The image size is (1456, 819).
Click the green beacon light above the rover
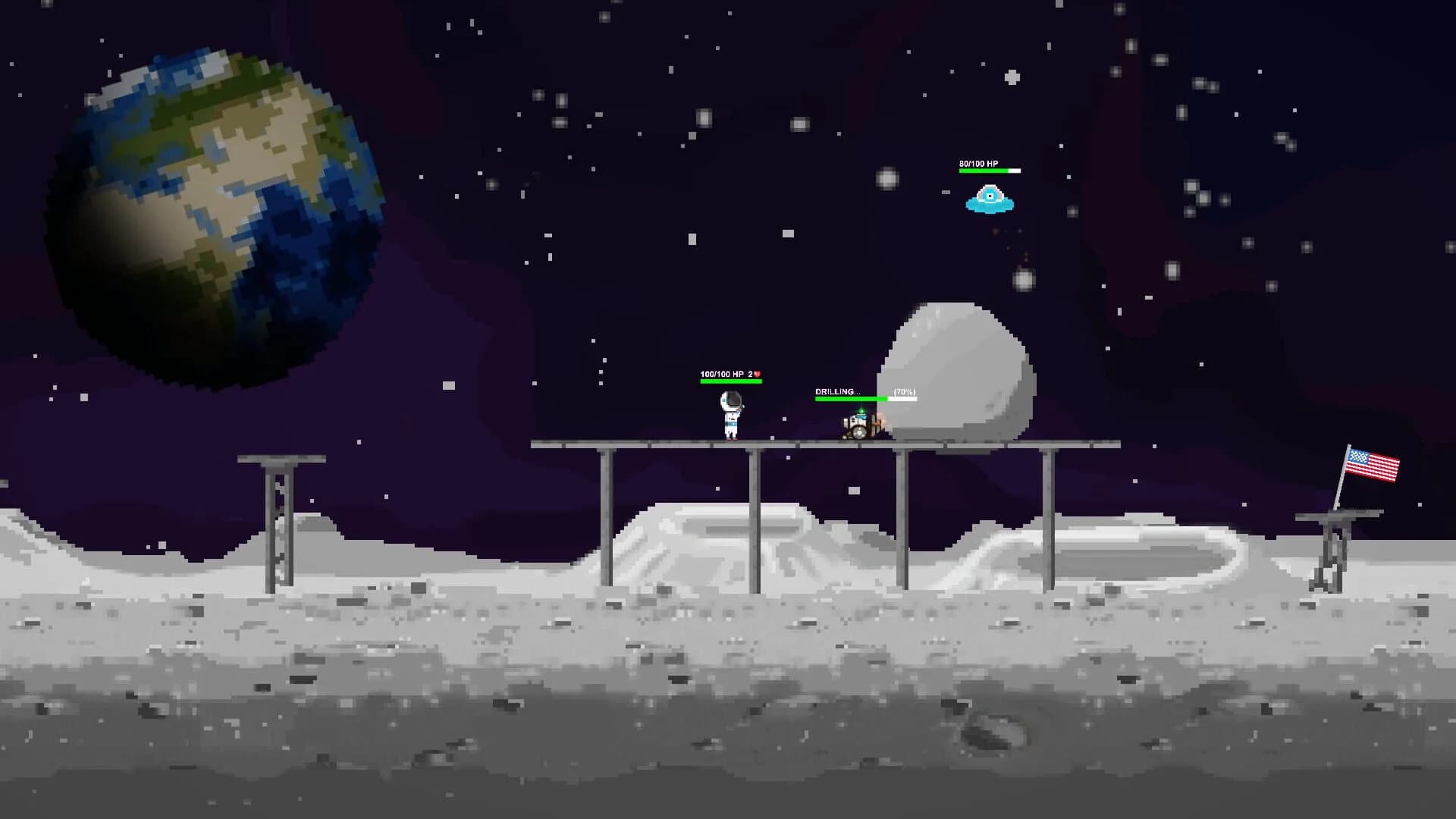click(x=862, y=409)
